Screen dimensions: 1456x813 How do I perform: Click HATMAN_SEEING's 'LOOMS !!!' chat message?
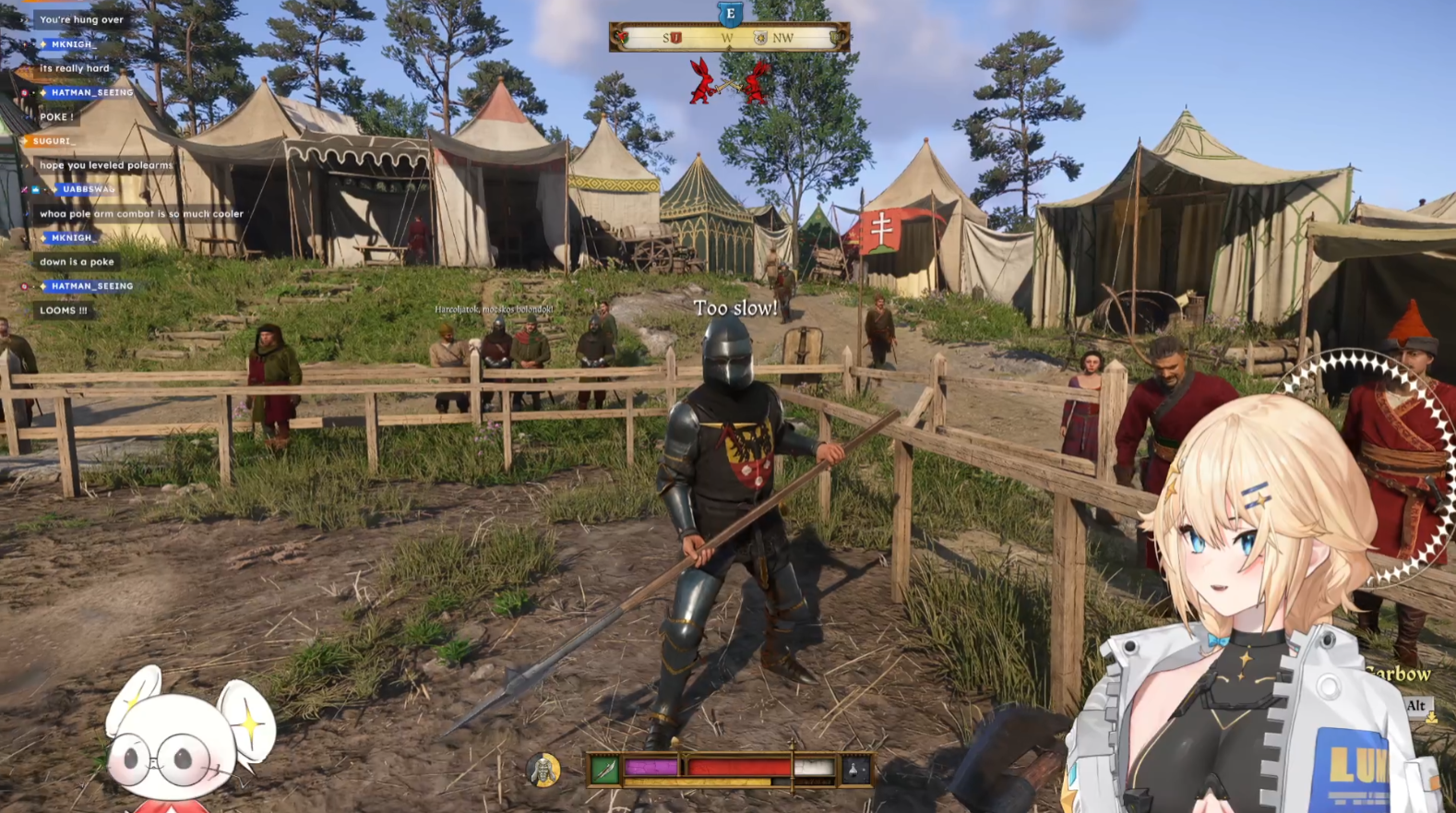coord(63,311)
